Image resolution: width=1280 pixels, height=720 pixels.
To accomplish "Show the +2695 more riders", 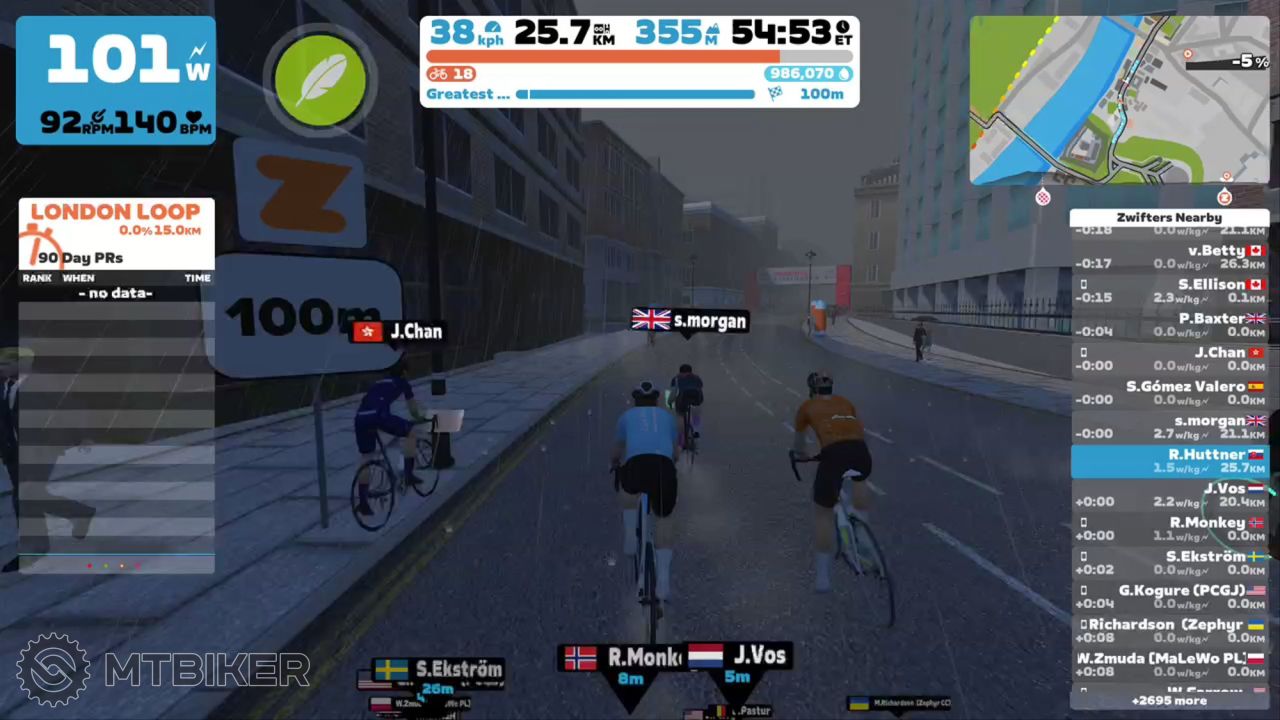I will [x=1169, y=701].
